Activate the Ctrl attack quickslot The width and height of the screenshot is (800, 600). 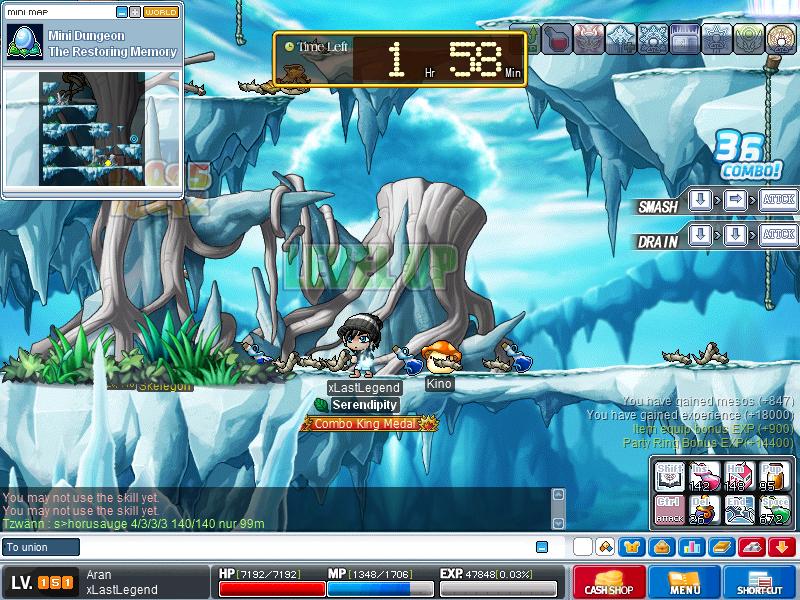pyautogui.click(x=671, y=510)
